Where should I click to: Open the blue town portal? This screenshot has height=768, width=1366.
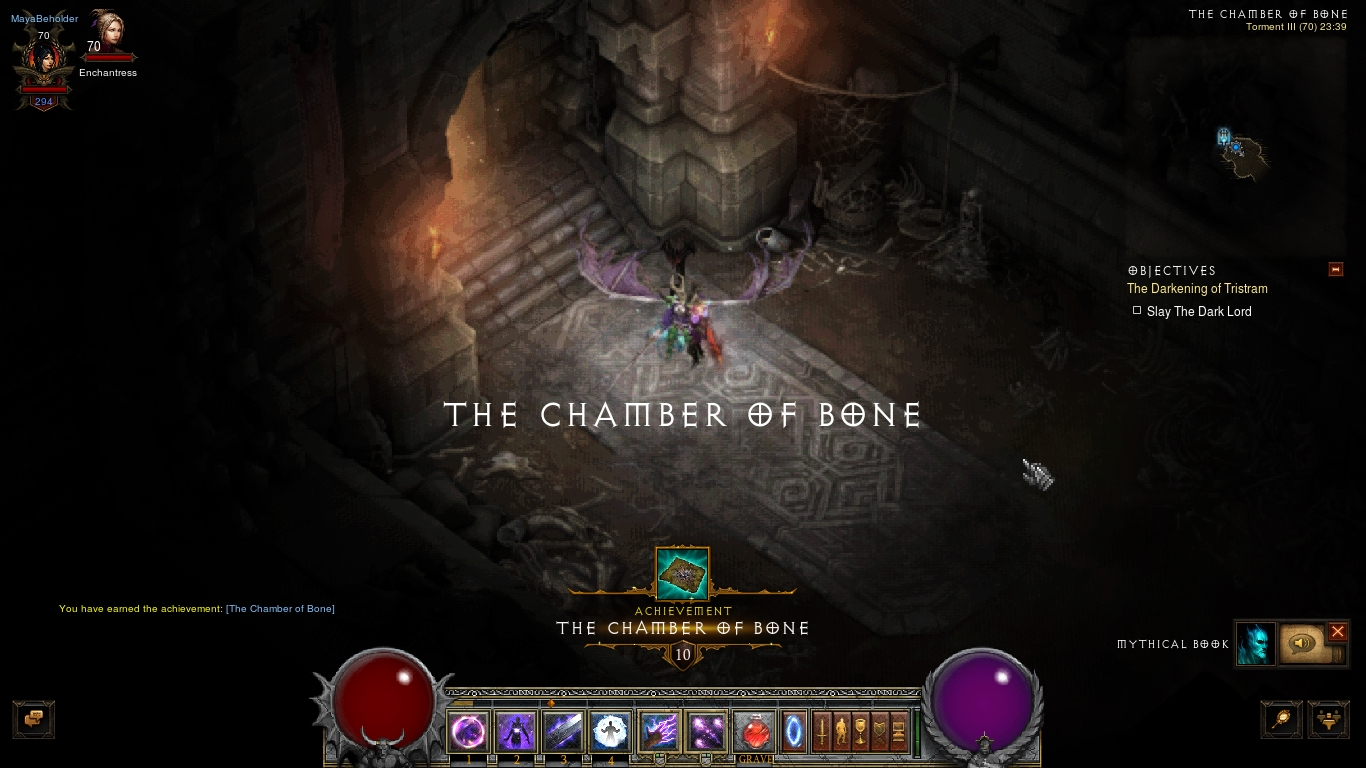(794, 732)
